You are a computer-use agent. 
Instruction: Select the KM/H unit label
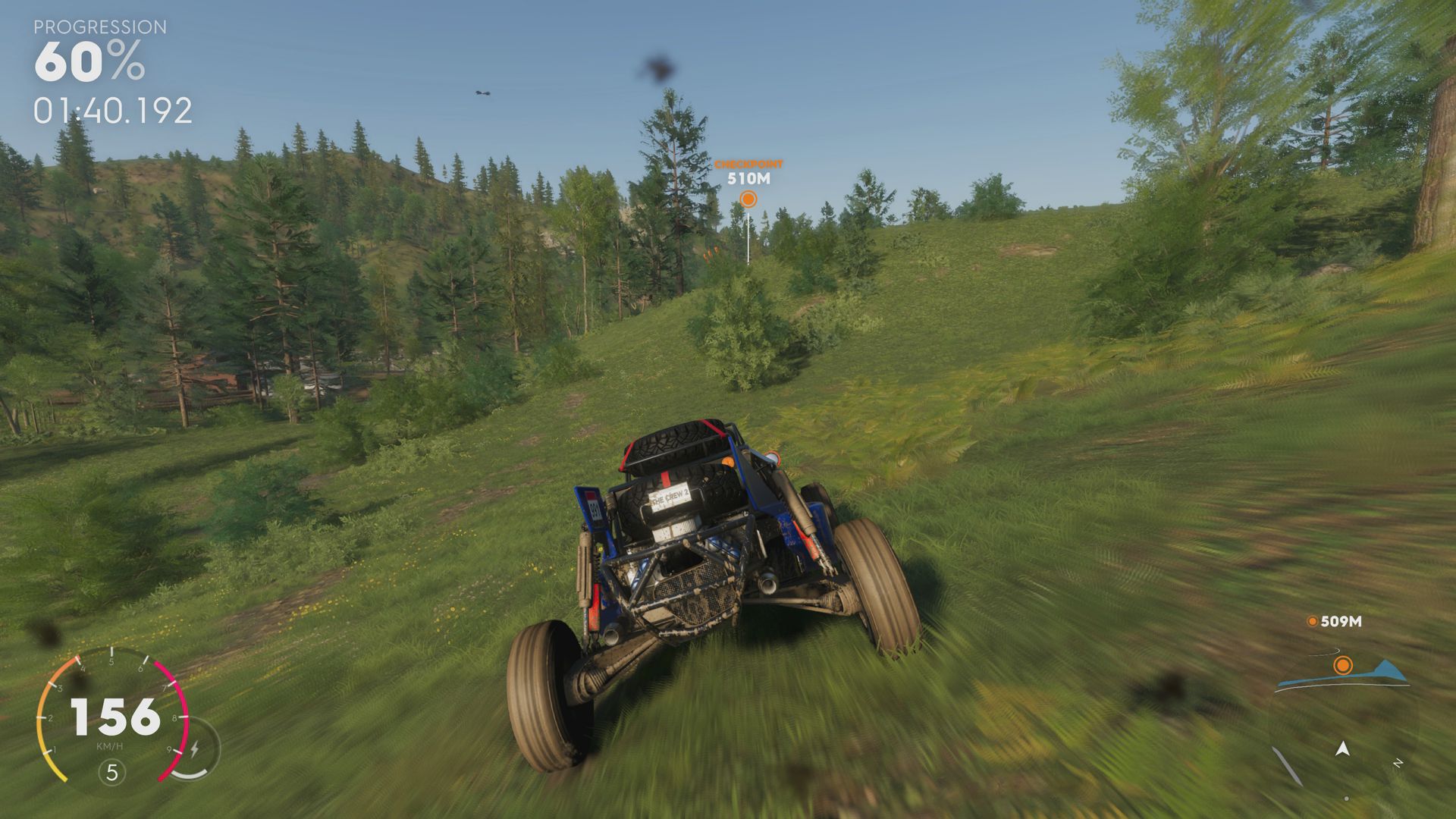[110, 746]
